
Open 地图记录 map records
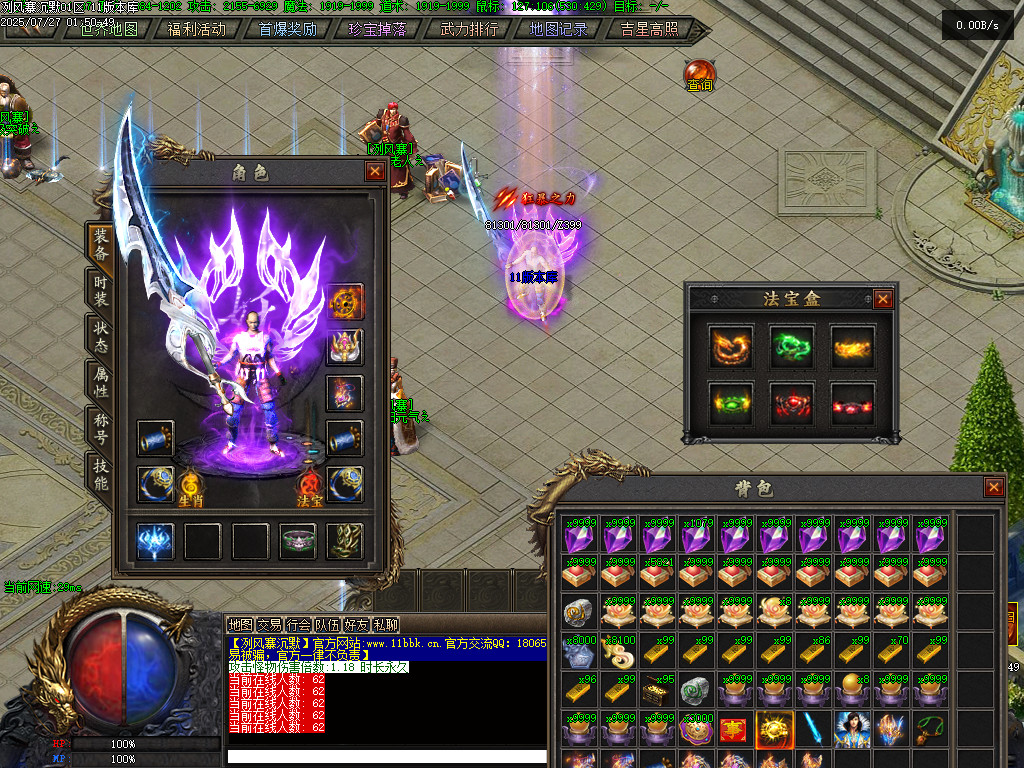click(x=559, y=29)
